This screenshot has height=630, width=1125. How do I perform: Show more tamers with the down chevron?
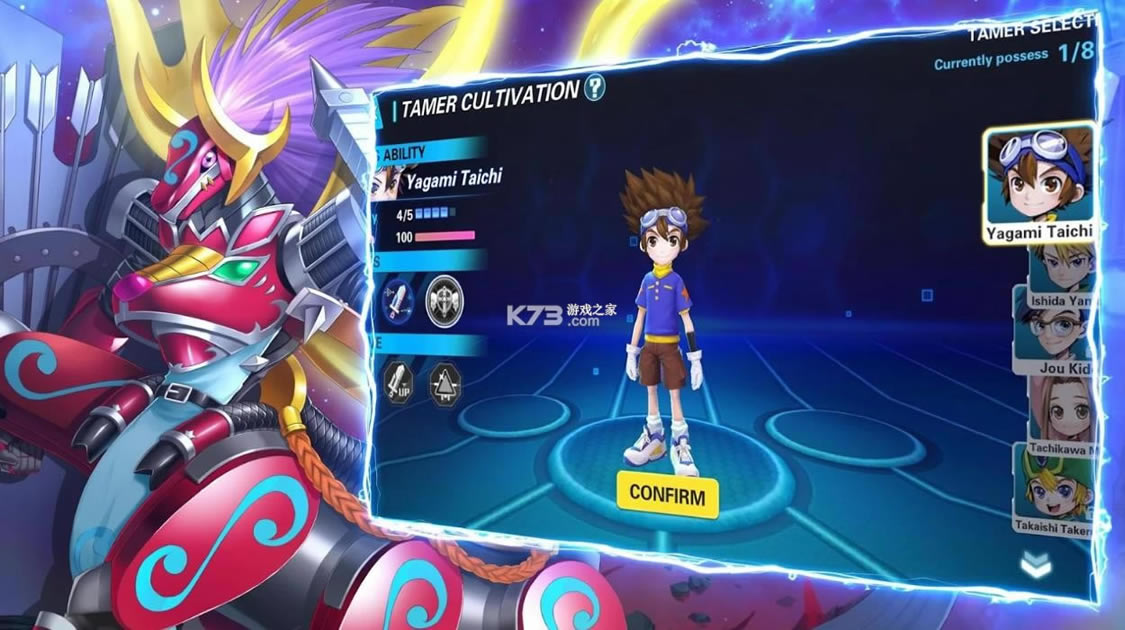pos(1036,566)
